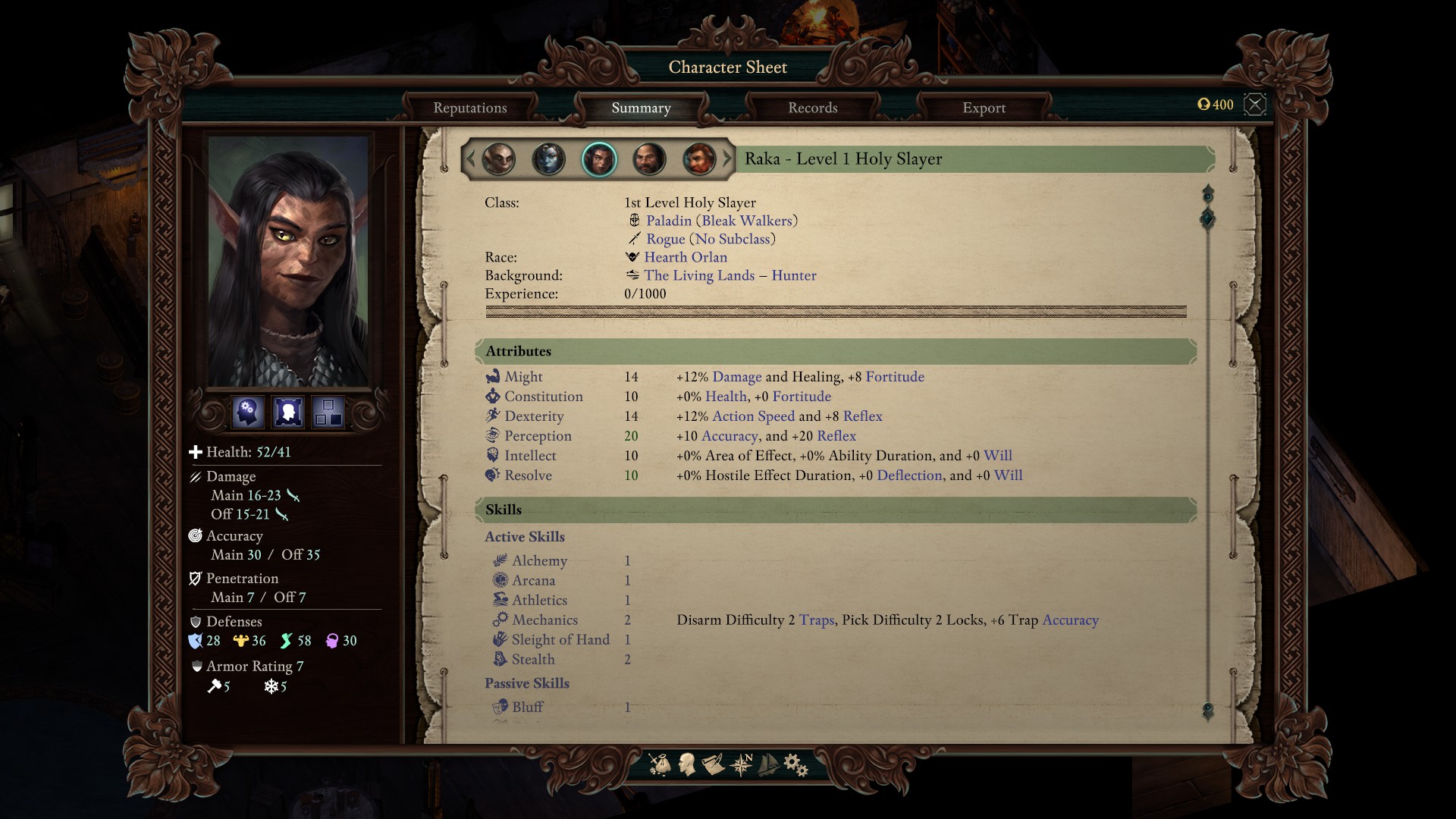The image size is (1456, 819).
Task: Open the options gears icon
Action: coord(795,764)
